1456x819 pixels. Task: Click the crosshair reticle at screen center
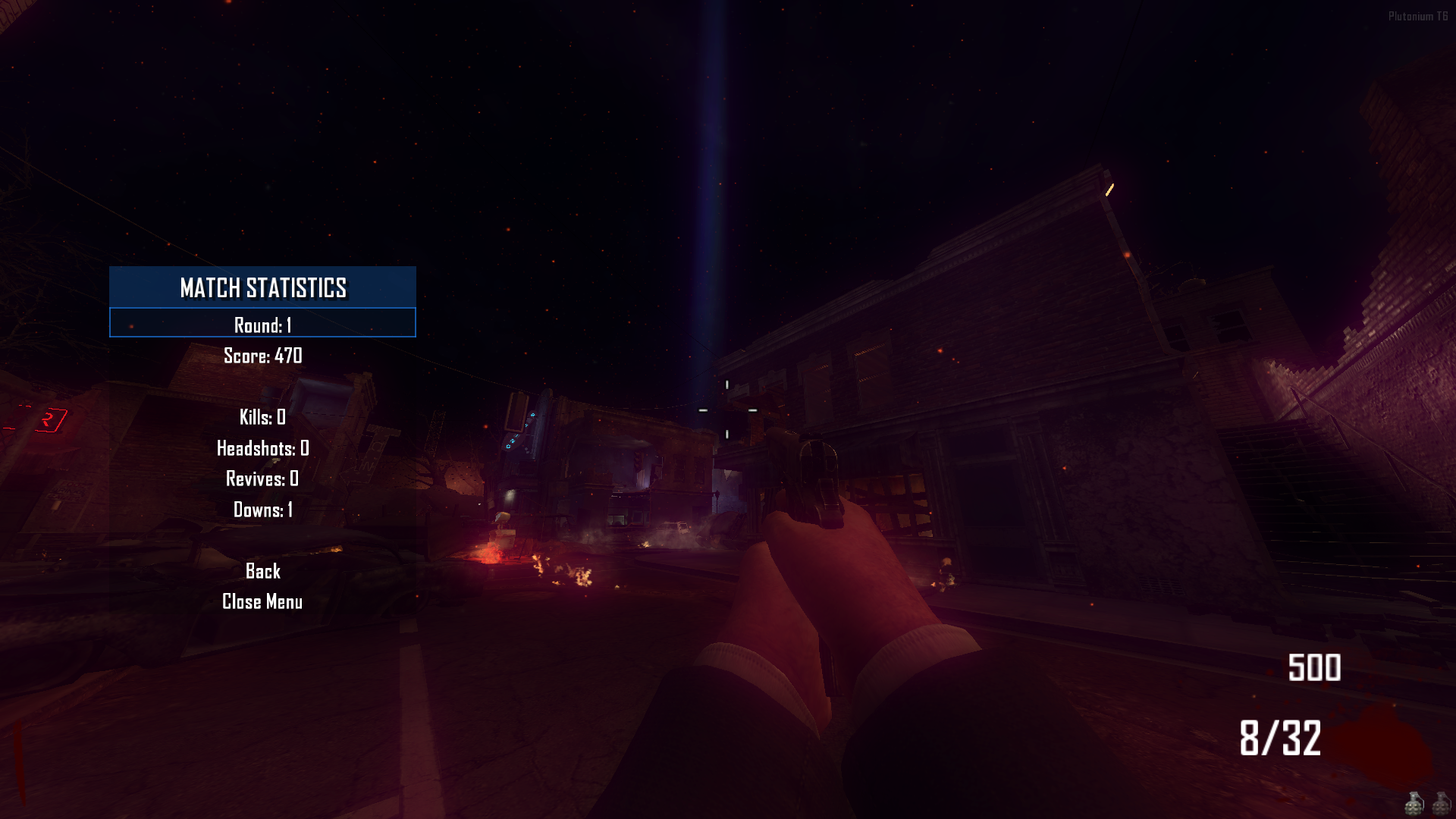(x=728, y=409)
